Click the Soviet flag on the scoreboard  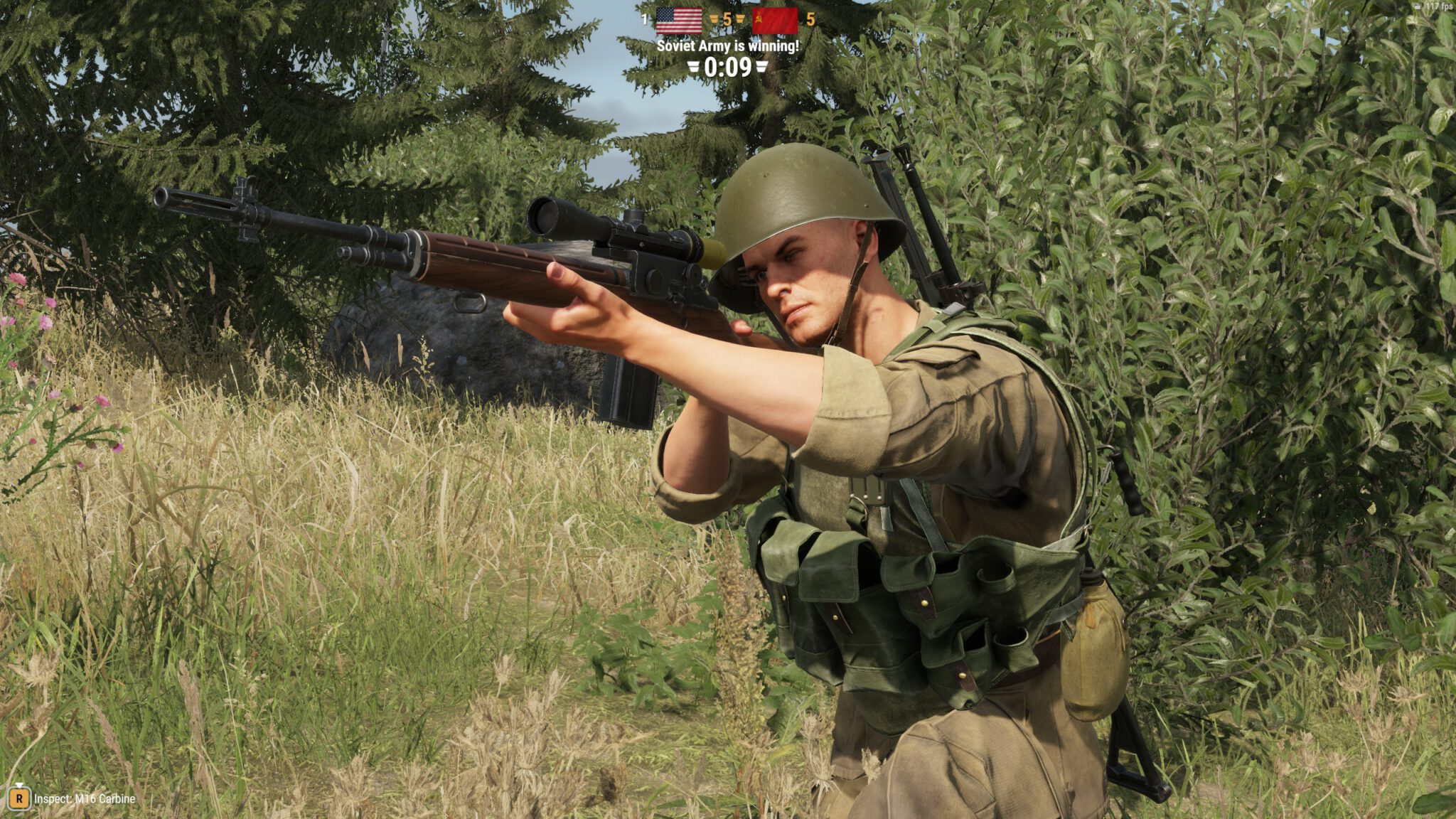point(775,21)
